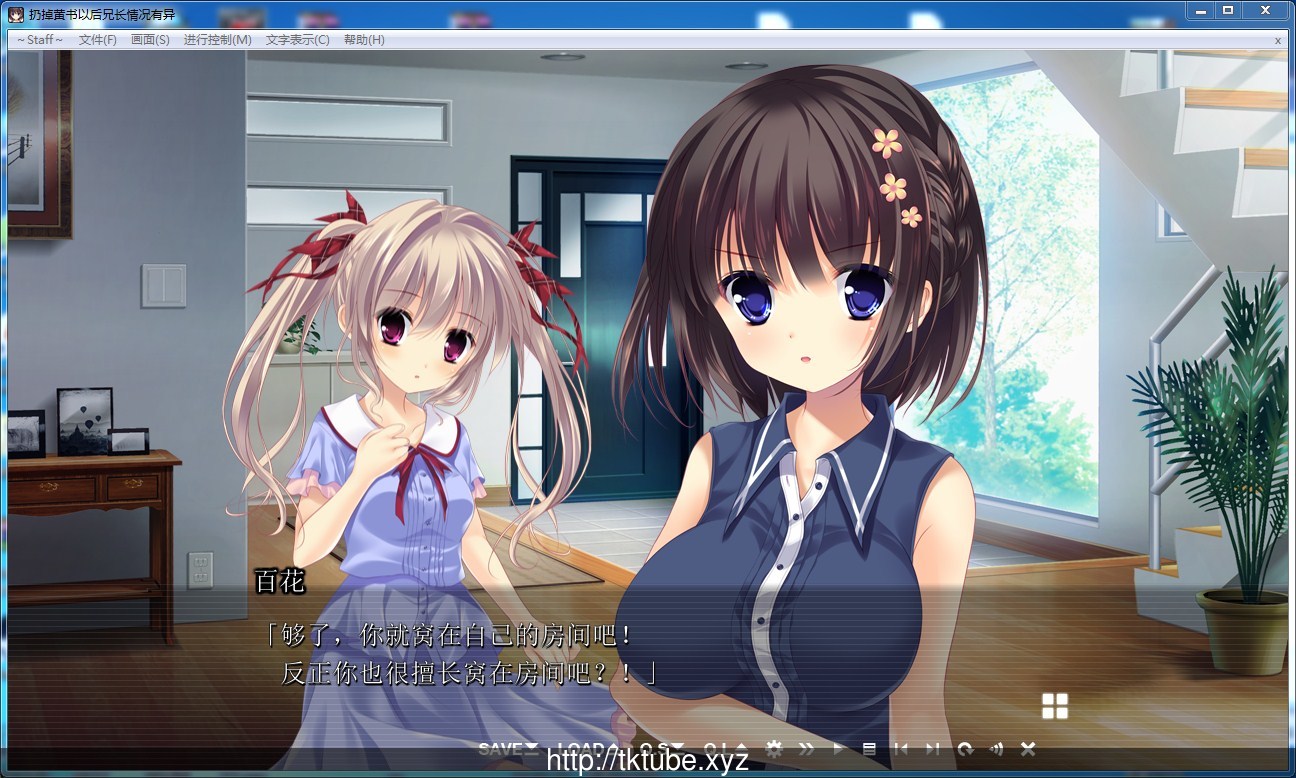Open the 进行控制(M) menu

tap(217, 40)
